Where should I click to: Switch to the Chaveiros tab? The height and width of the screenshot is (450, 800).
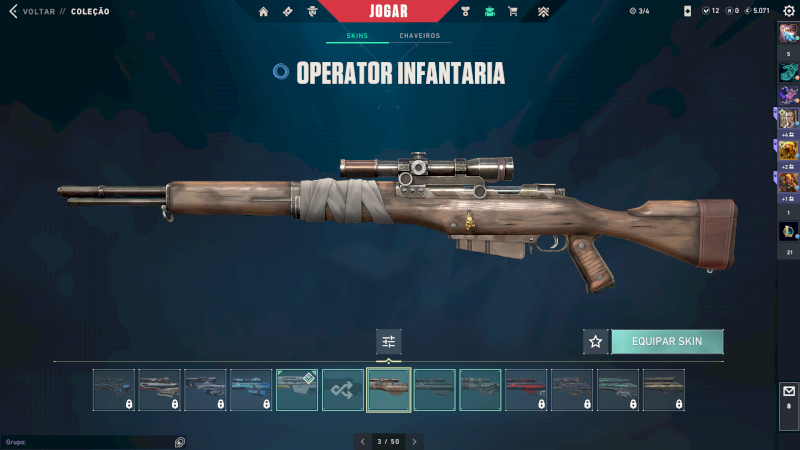419,36
